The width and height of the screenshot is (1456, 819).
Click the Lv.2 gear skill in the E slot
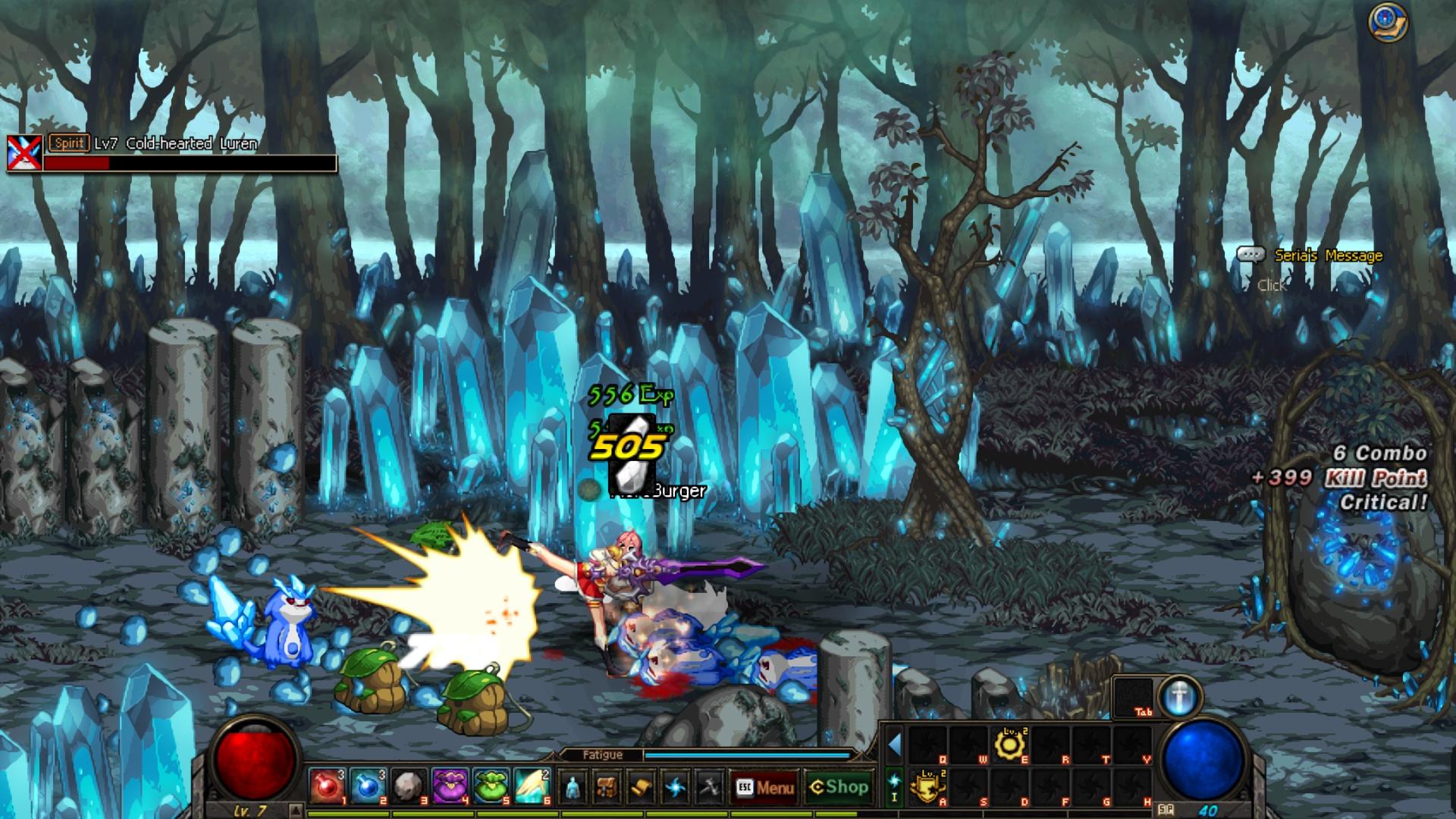(x=1010, y=745)
